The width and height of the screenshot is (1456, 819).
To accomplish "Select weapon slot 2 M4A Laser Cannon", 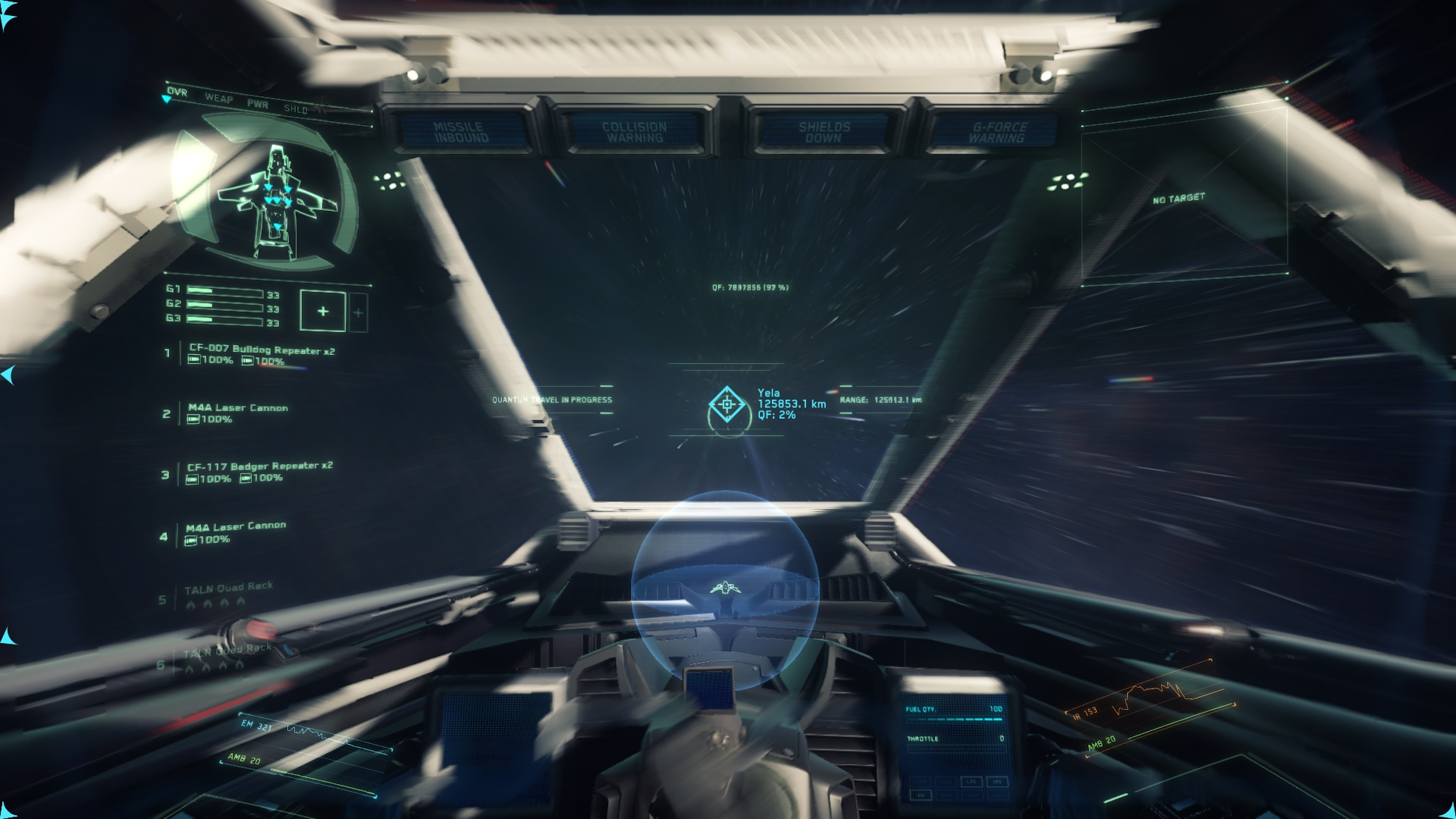I will [237, 408].
